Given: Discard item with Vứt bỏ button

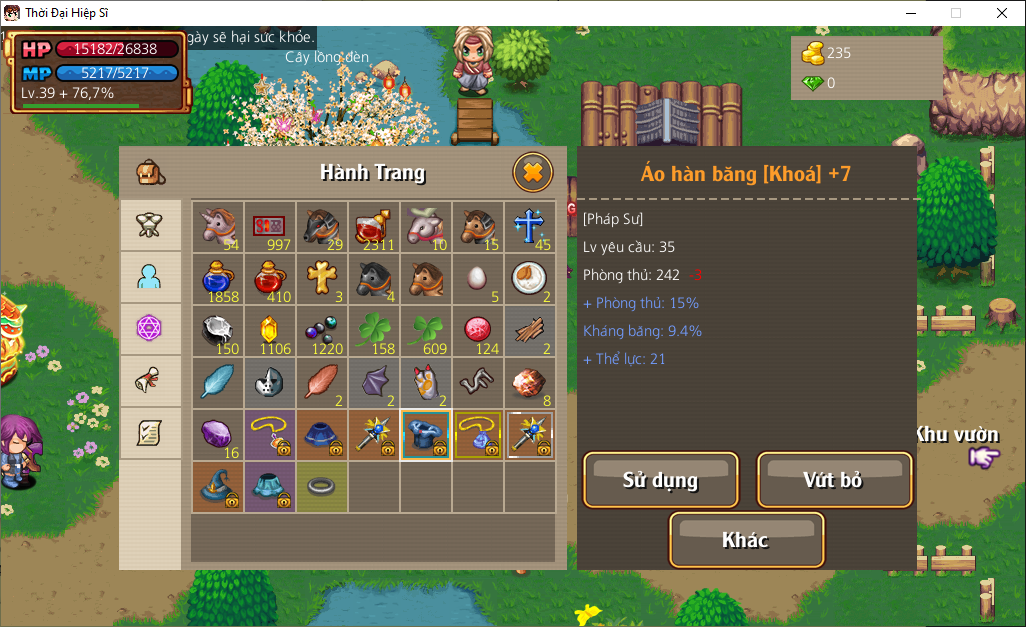Looking at the screenshot, I should [x=834, y=480].
